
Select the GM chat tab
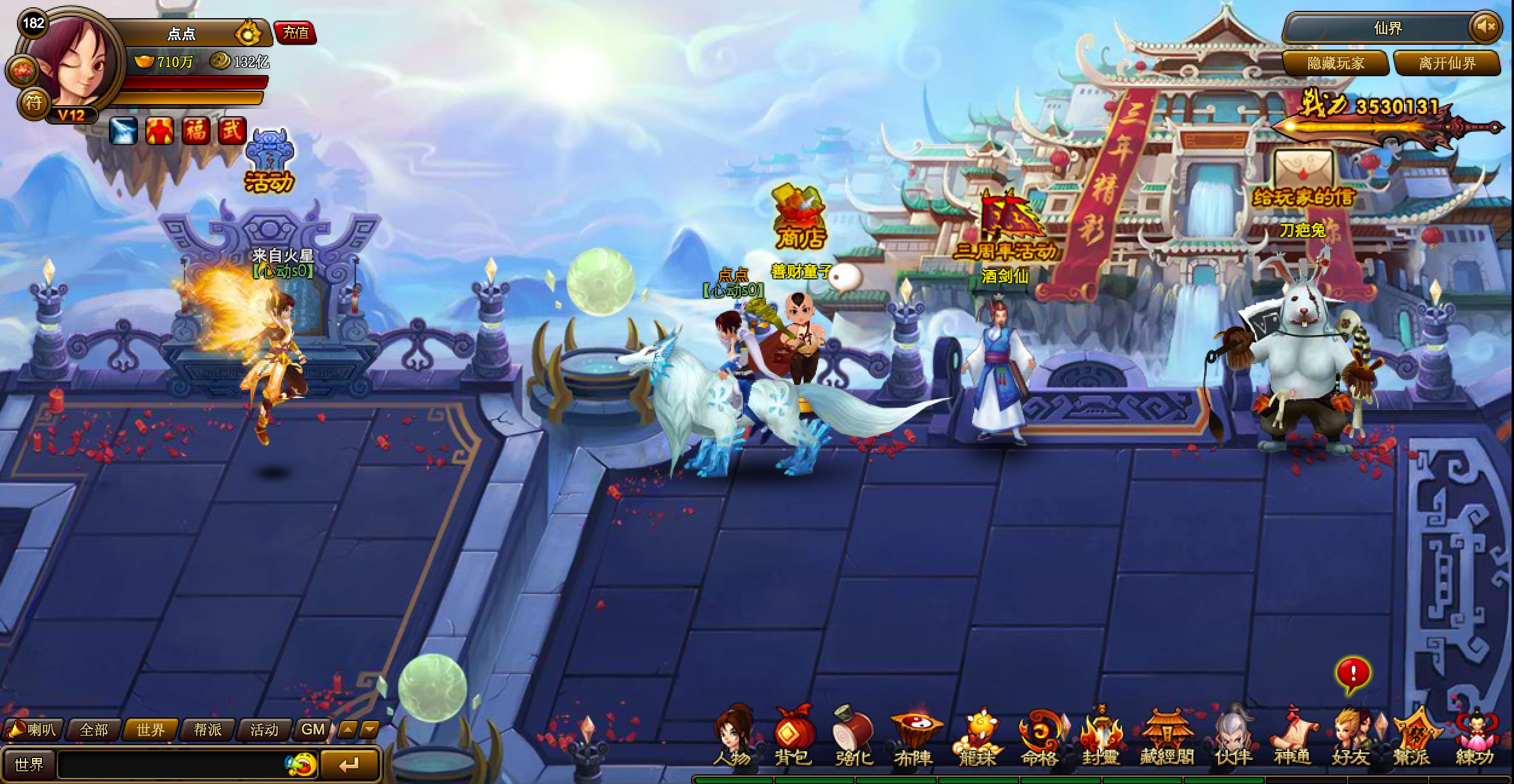tap(313, 730)
